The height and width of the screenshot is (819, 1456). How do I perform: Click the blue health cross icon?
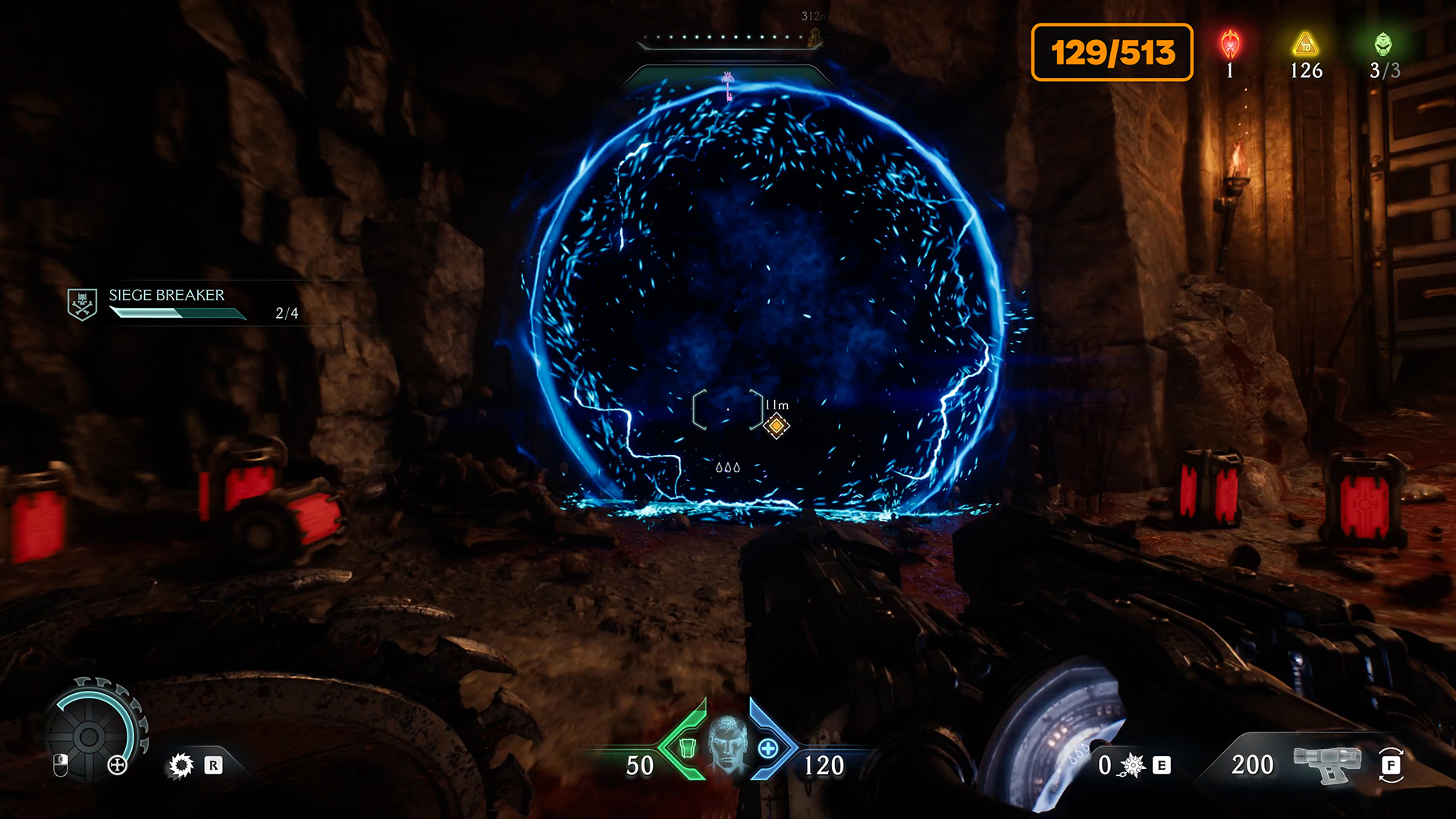click(768, 748)
